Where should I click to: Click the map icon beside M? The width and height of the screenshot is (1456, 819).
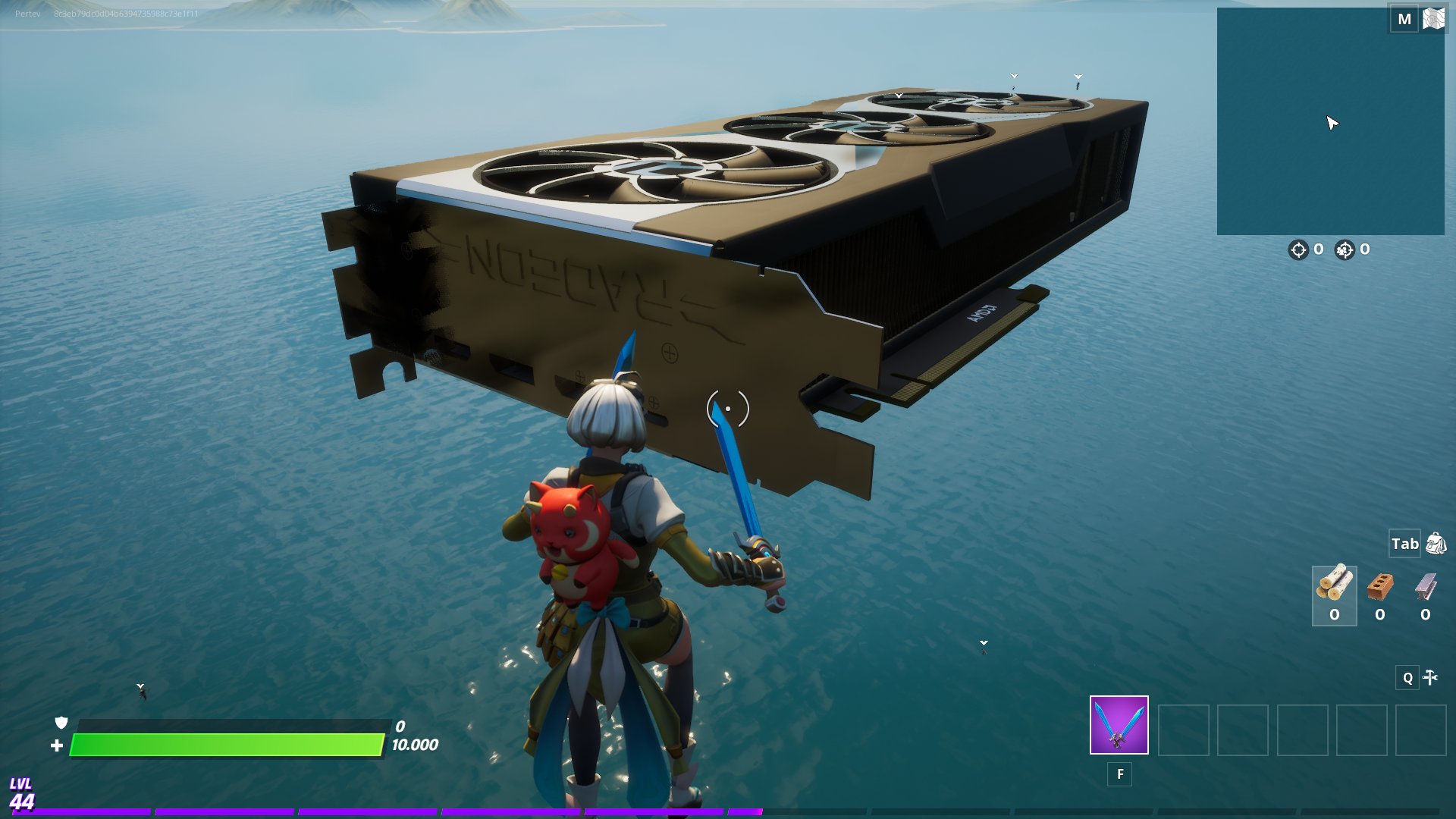pos(1433,18)
